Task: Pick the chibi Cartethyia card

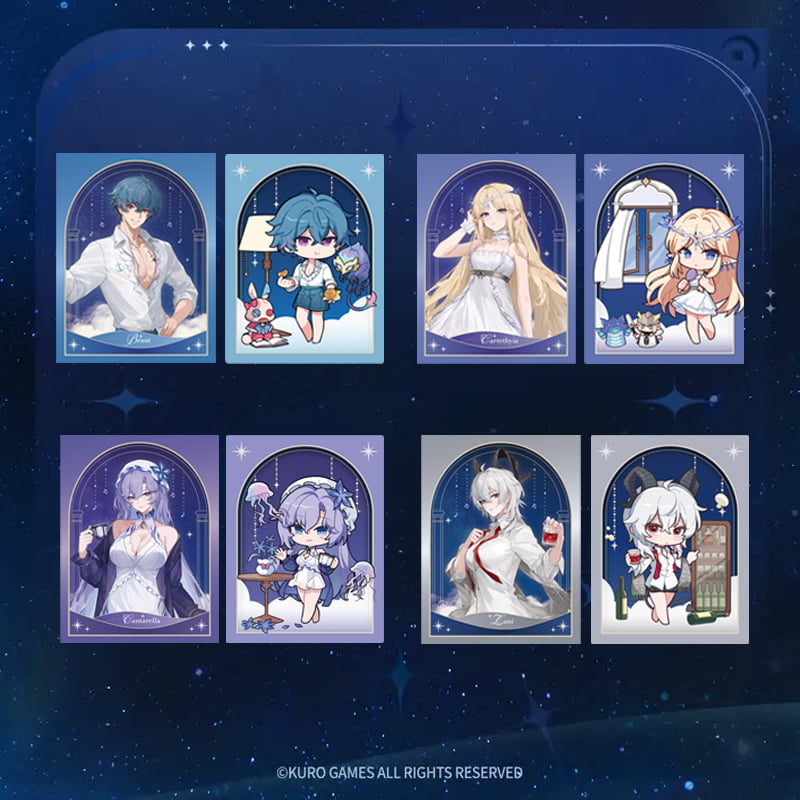Action: [663, 257]
